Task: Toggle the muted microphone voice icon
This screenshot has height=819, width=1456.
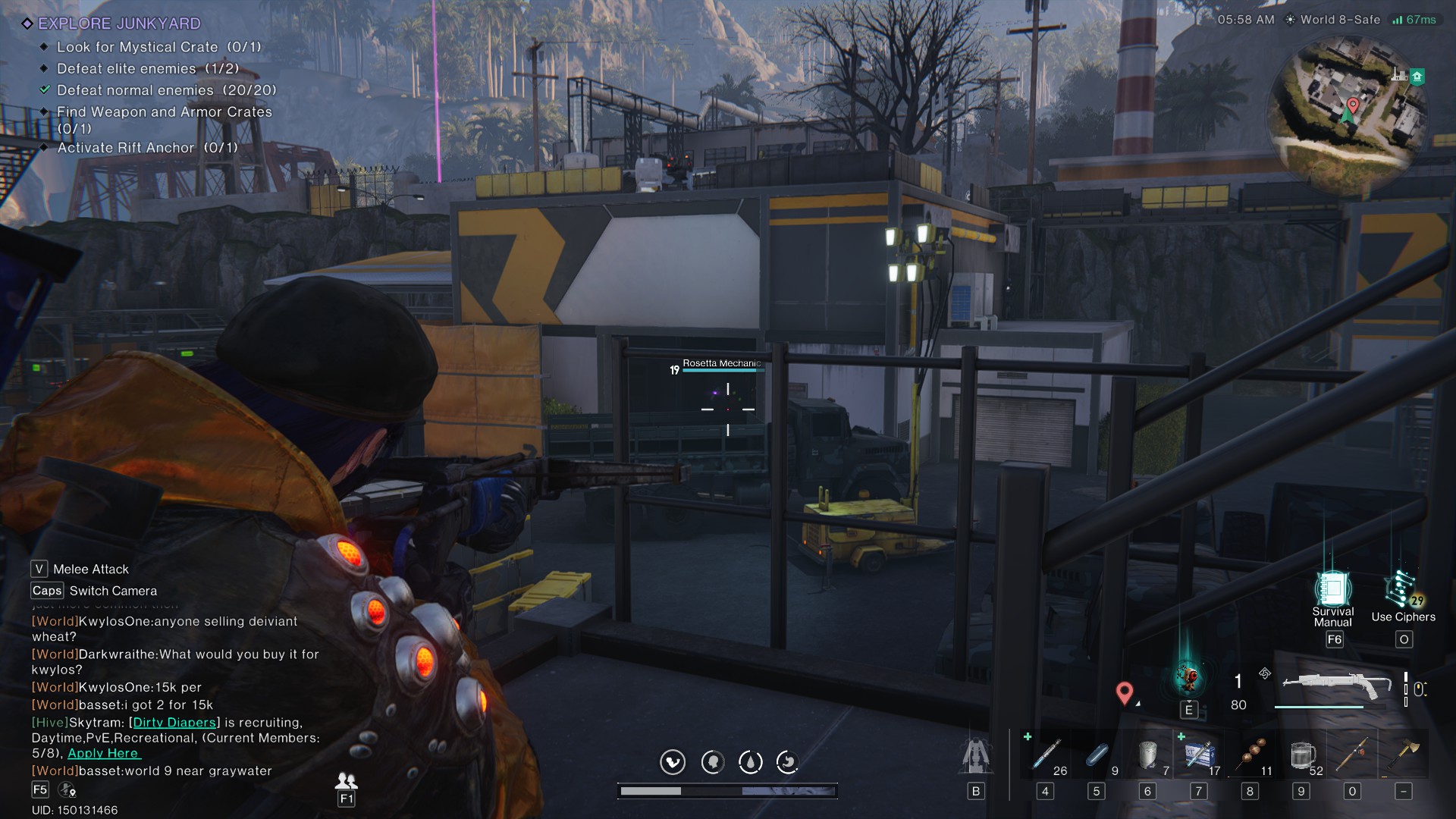Action: tap(67, 790)
